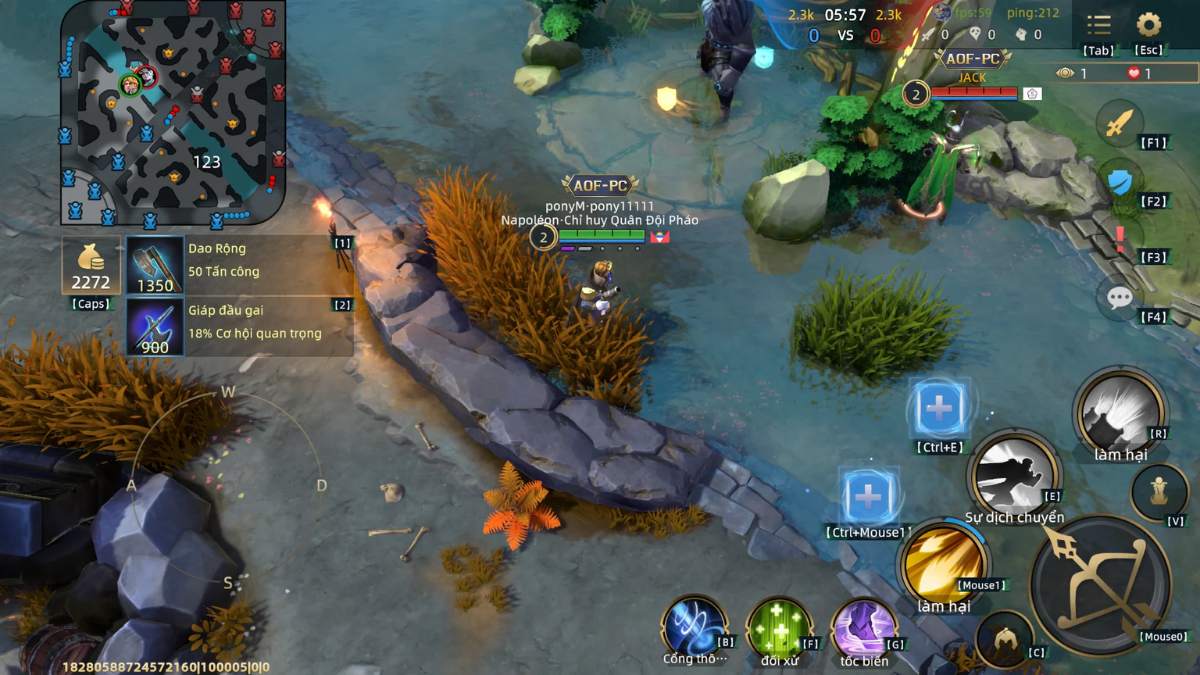Tap the small statue button beside the ultimate
This screenshot has height=675, width=1200.
click(1159, 491)
